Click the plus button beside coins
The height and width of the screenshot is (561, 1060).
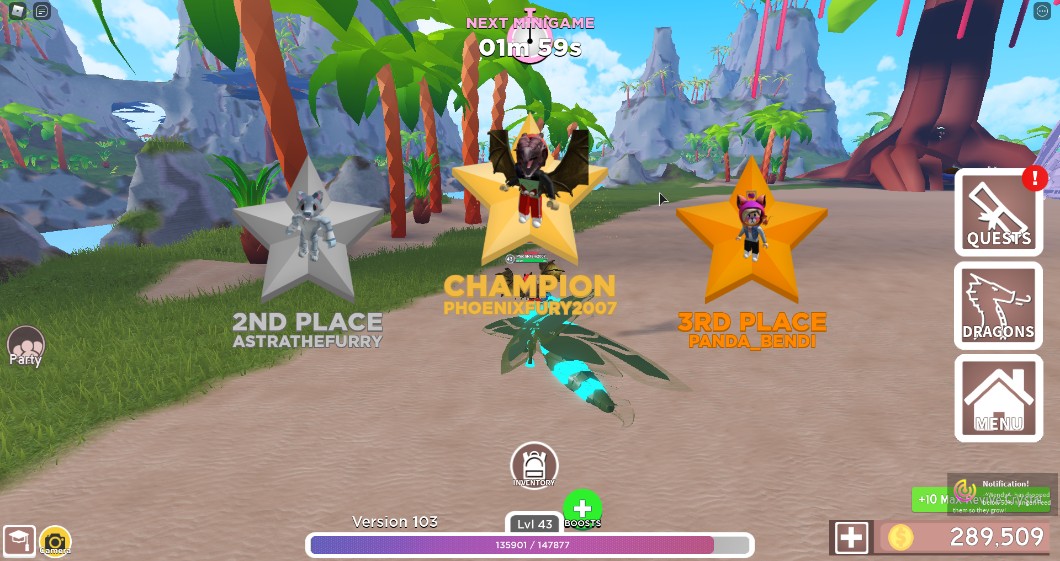click(851, 538)
